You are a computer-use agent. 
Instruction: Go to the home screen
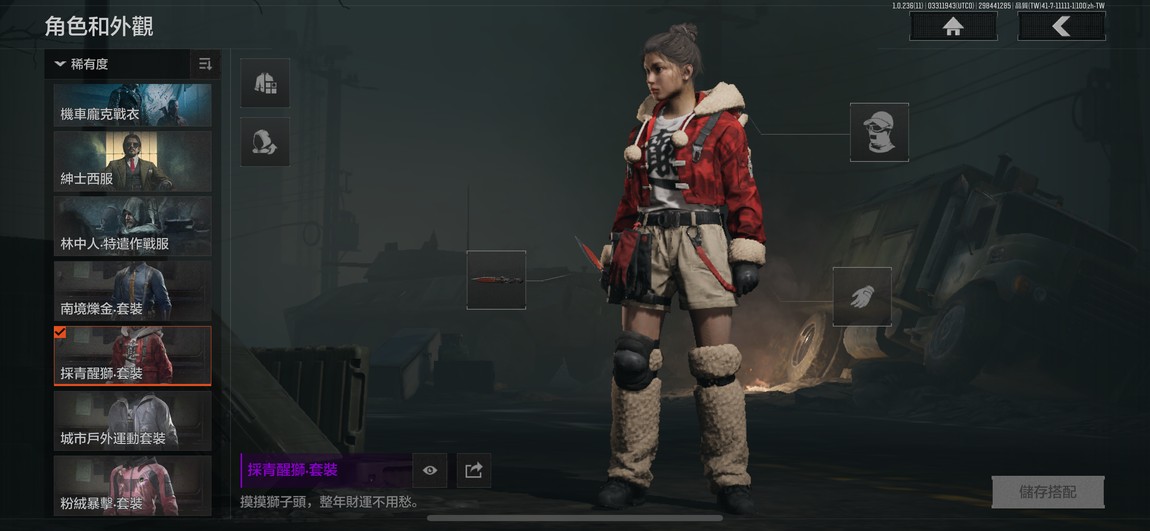tap(952, 27)
